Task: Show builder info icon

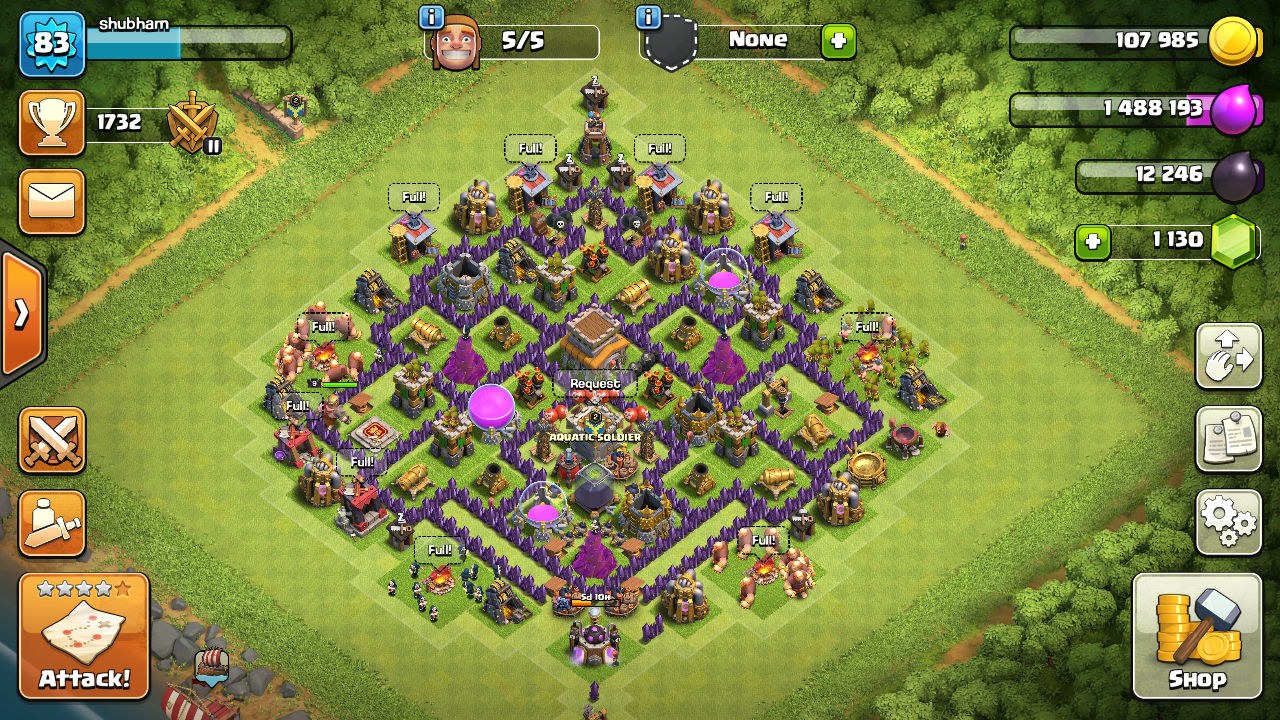Action: click(x=432, y=17)
